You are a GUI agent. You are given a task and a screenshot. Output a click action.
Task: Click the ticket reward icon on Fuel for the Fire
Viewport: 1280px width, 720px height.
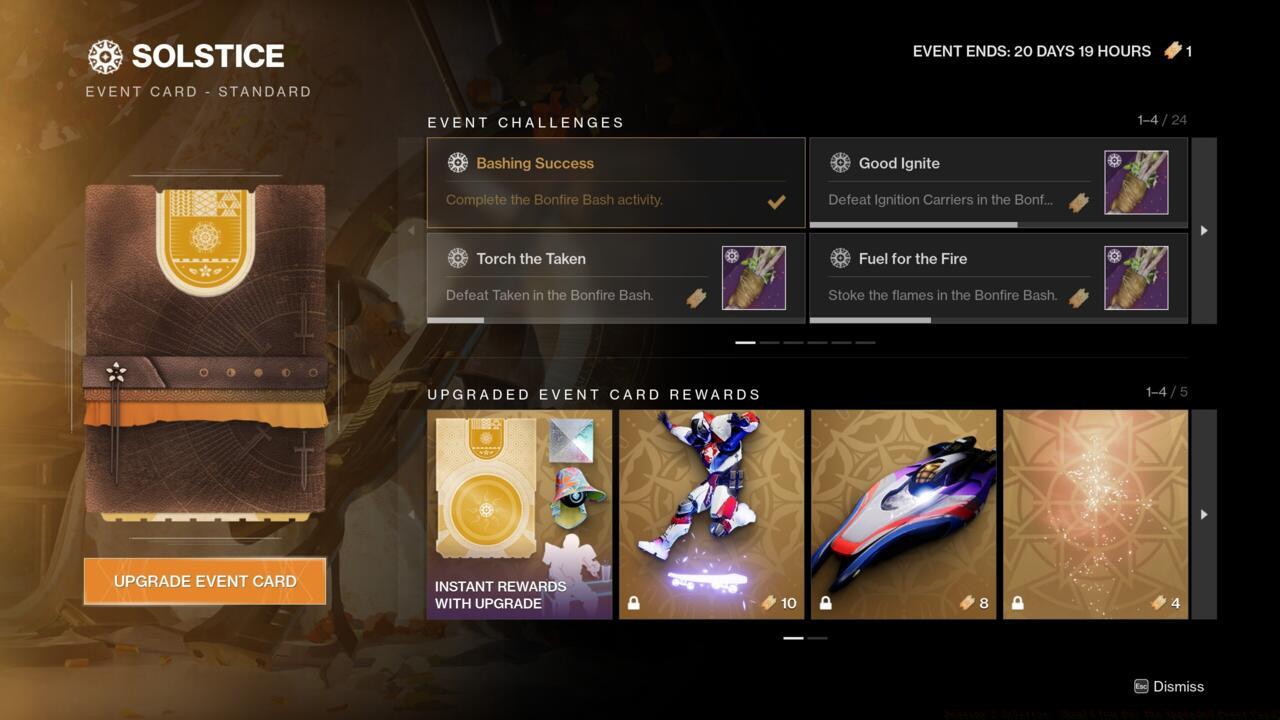tap(1078, 298)
